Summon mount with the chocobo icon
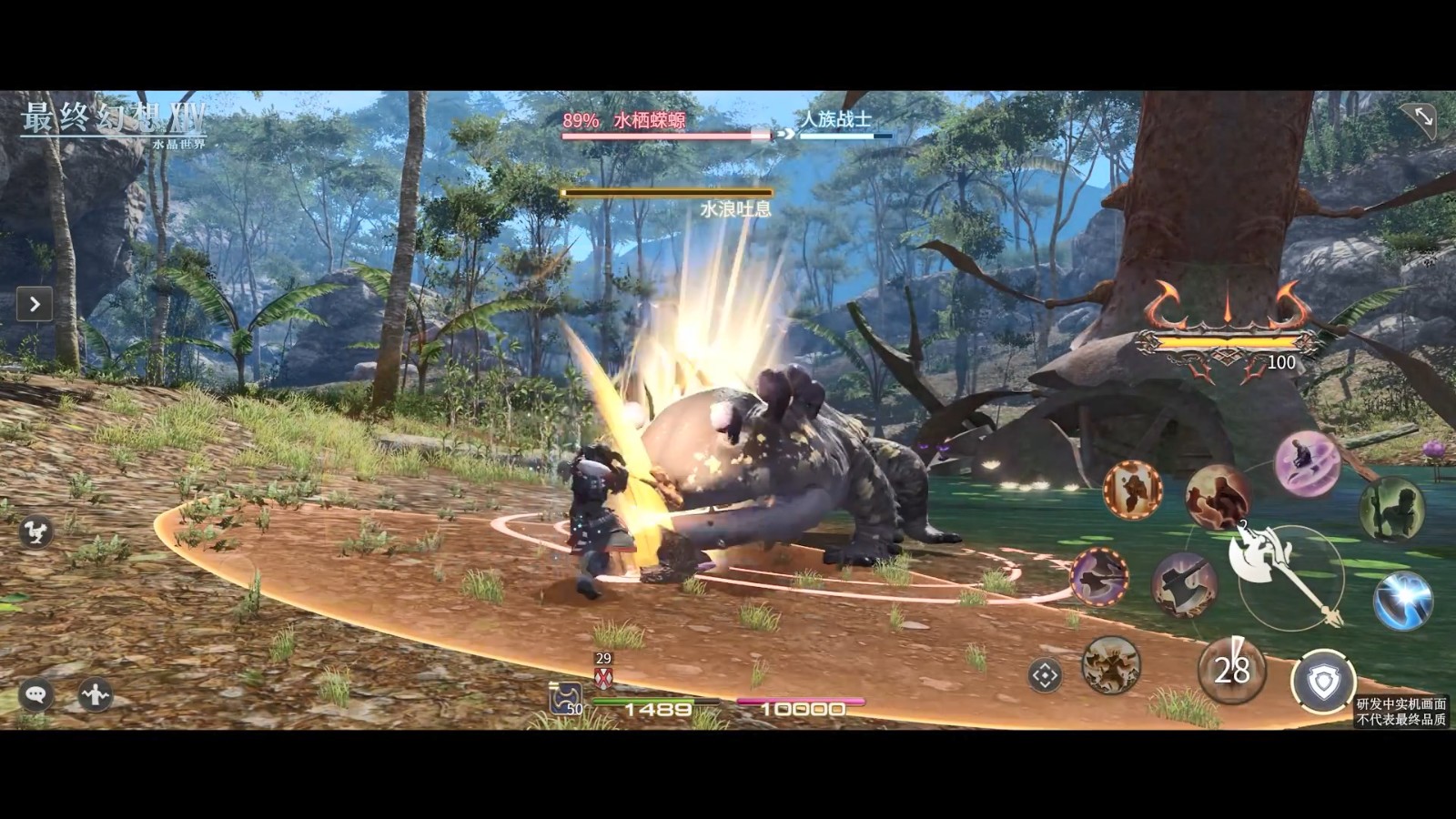Viewport: 1456px width, 819px height. (35, 533)
